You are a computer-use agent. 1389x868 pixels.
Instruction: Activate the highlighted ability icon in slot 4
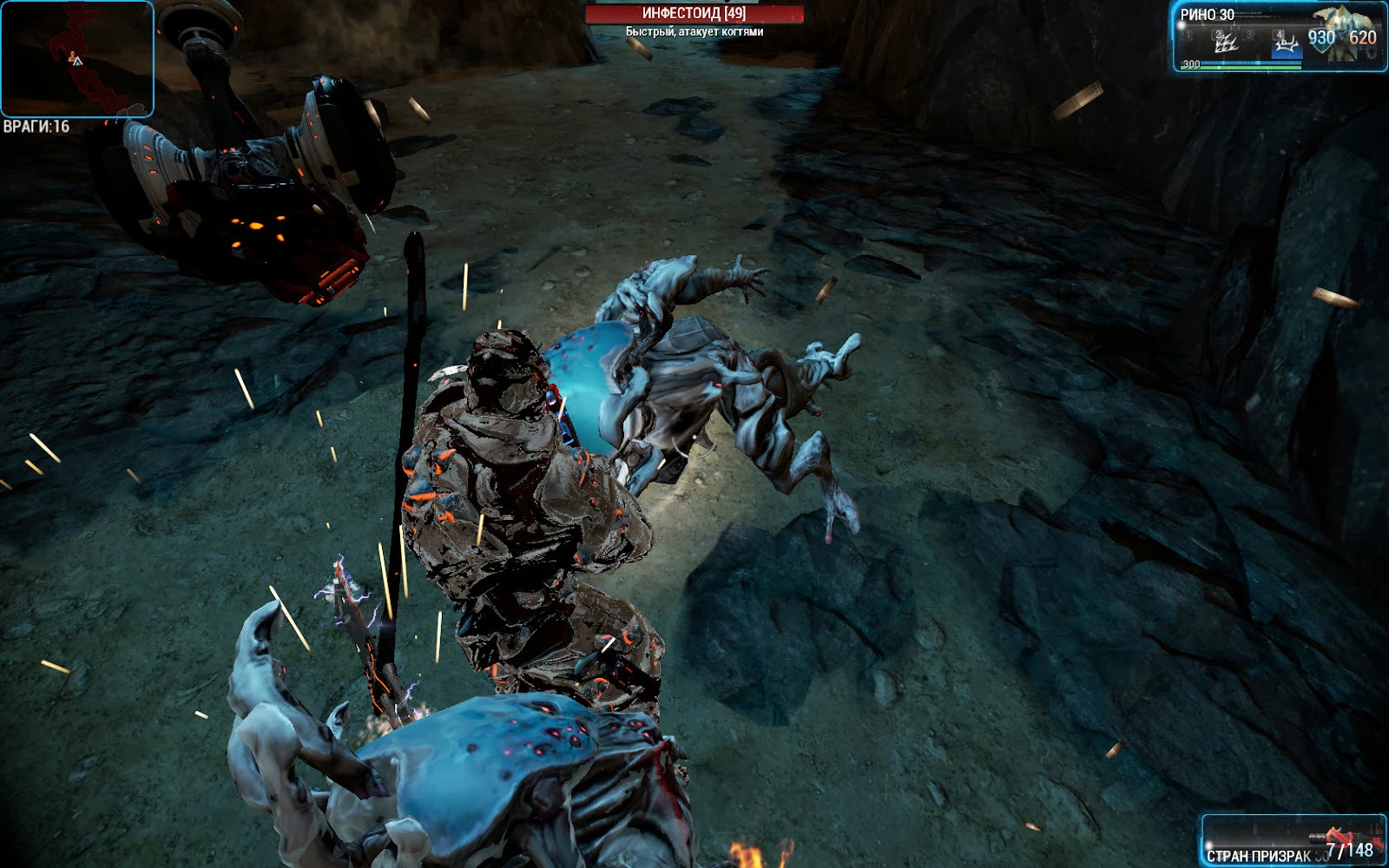point(1287,45)
